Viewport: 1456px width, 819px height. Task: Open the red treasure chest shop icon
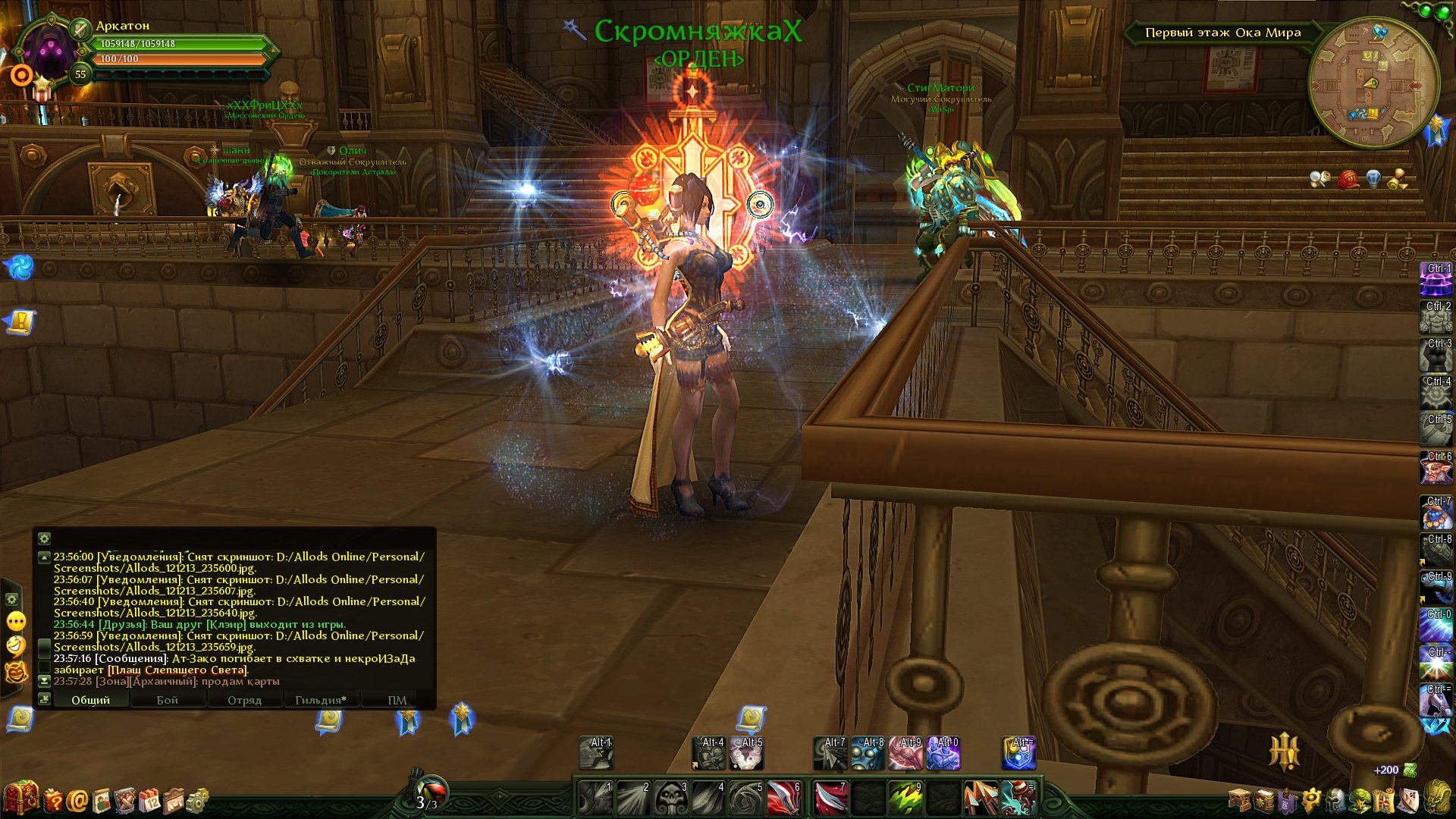pos(20,799)
